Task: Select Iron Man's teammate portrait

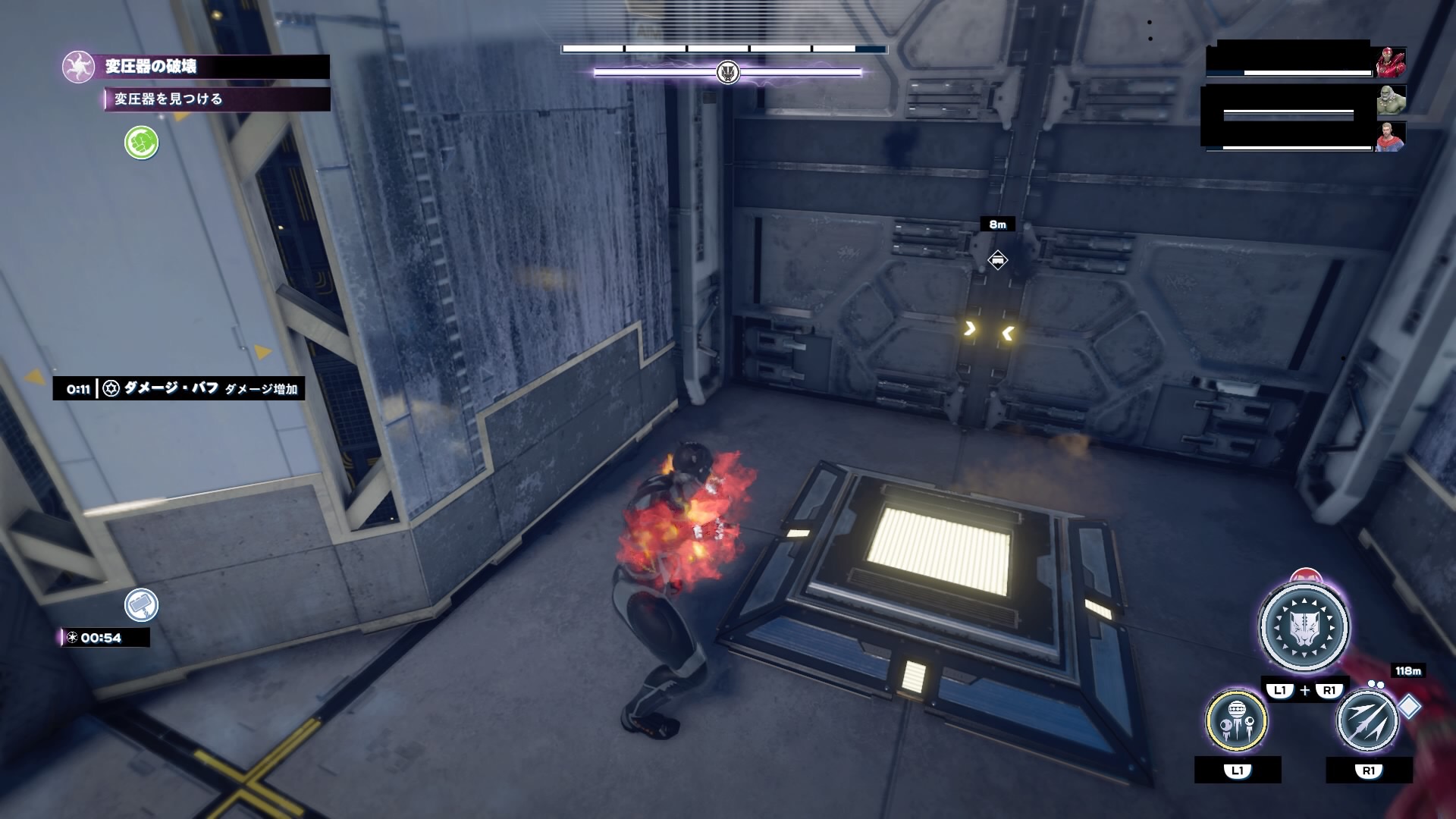Action: (x=1391, y=62)
